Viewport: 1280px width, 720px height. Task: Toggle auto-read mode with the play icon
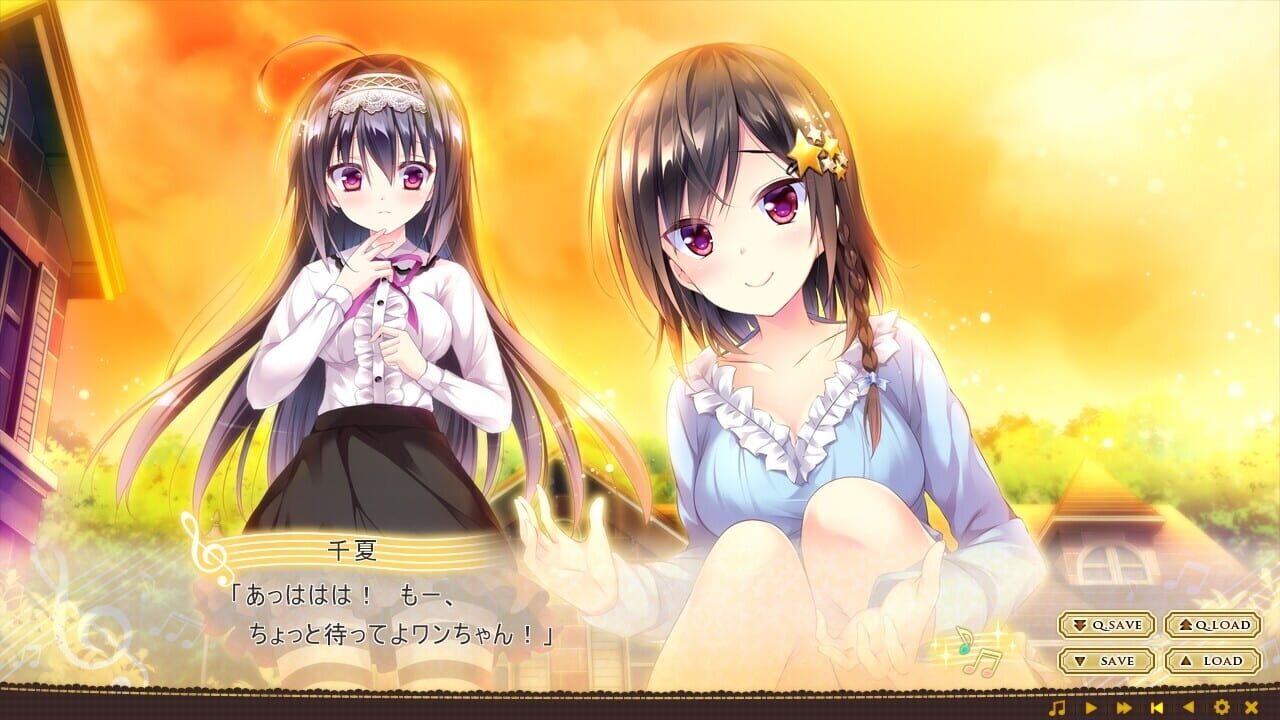(x=1090, y=707)
